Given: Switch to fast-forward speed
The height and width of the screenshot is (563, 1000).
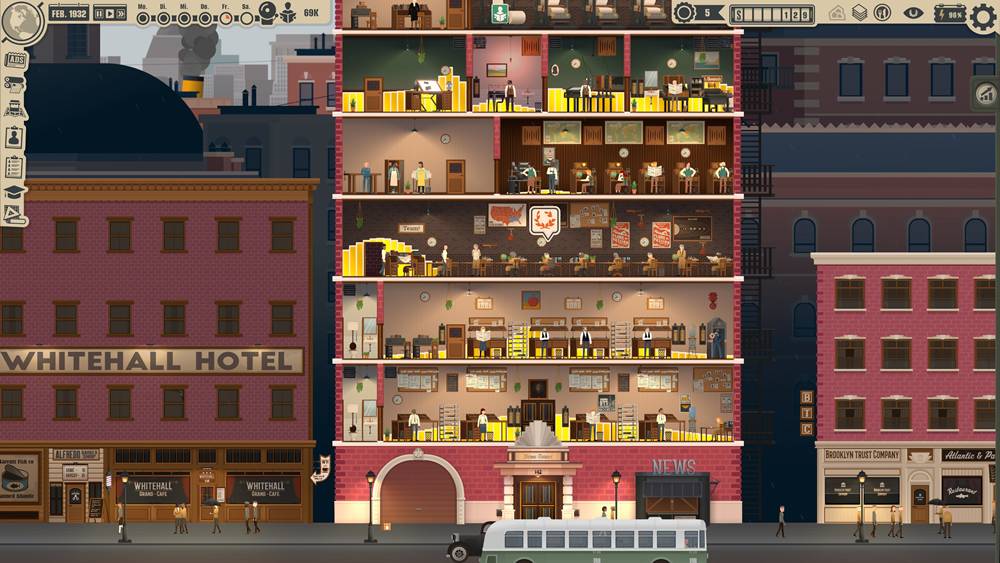Looking at the screenshot, I should coord(121,14).
